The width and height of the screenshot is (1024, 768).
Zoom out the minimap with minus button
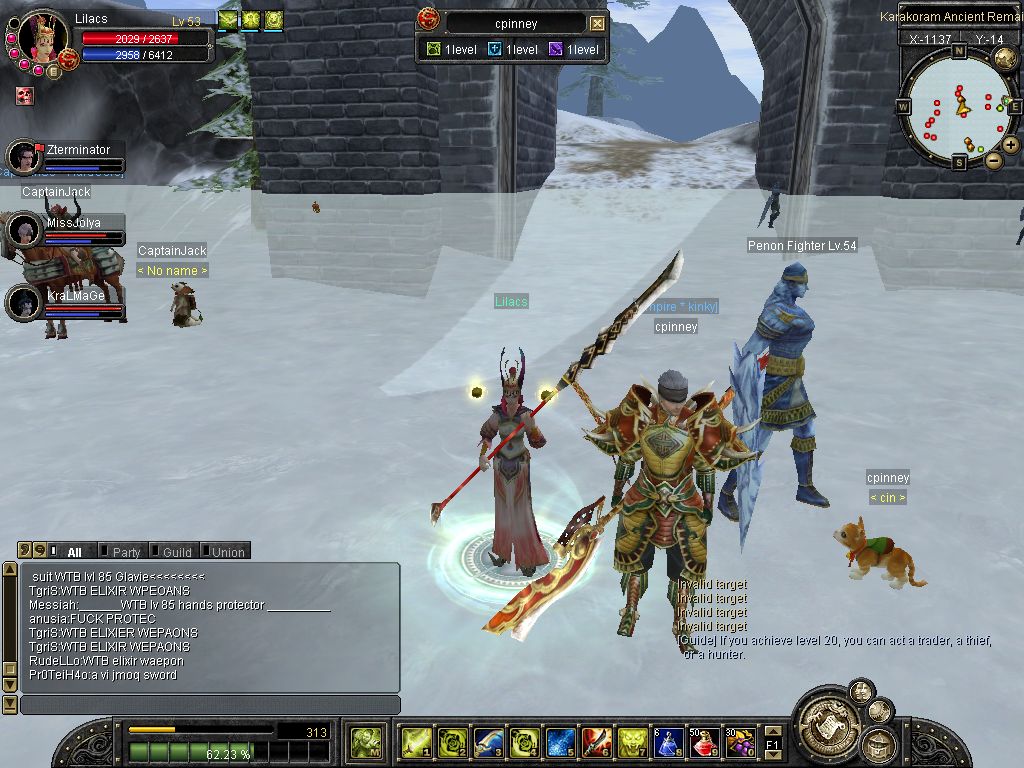point(993,160)
